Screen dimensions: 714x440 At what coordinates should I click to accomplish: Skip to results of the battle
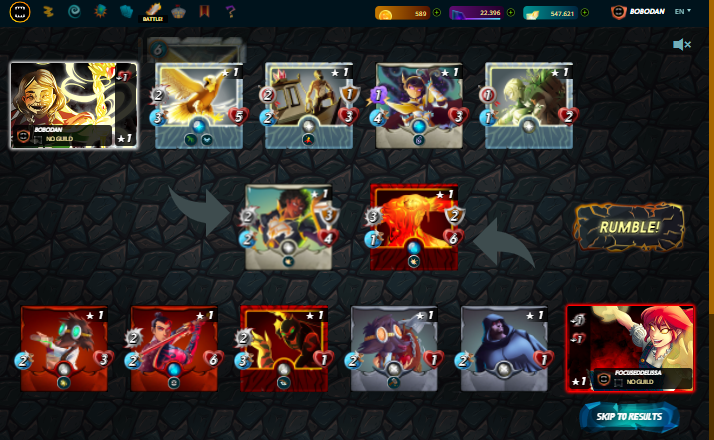[x=629, y=416]
